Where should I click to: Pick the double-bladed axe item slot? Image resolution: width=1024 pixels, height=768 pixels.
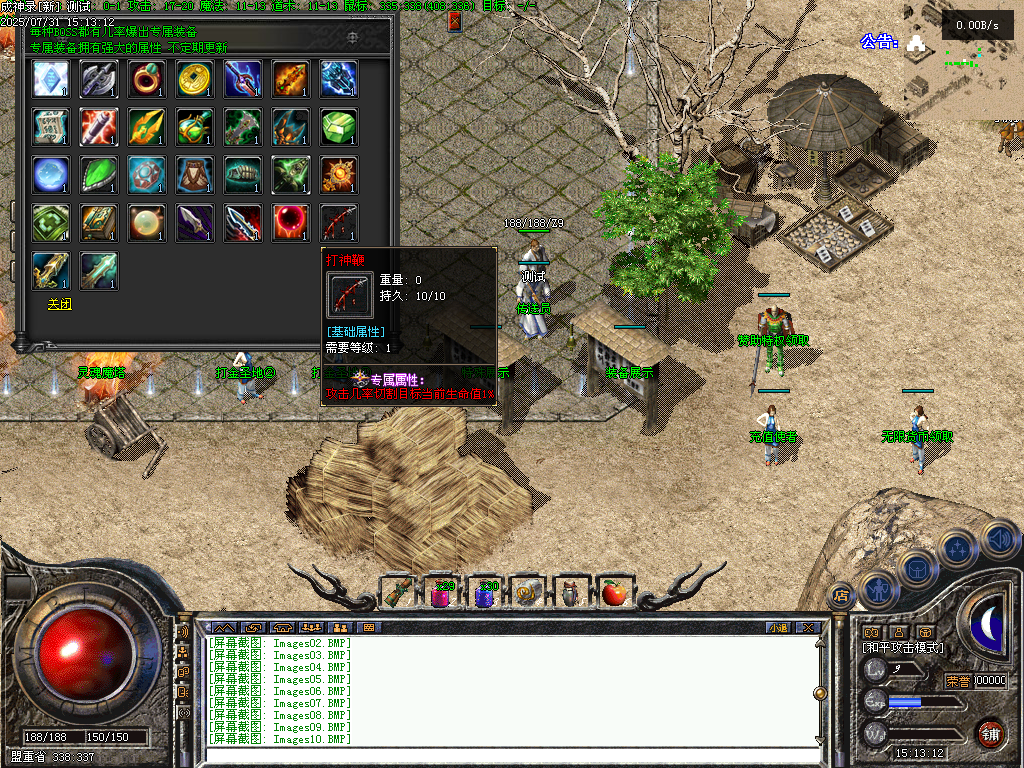coord(99,79)
